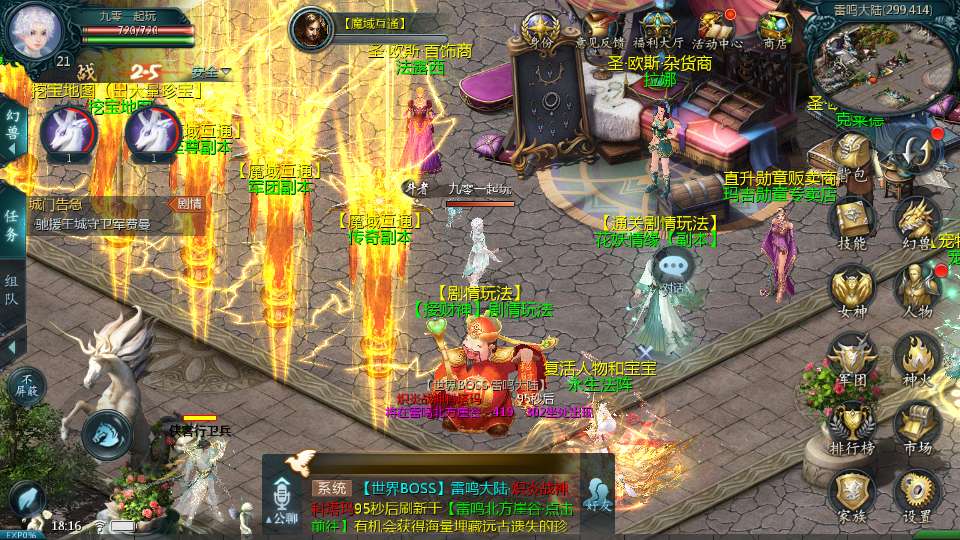Open the 人物 character sheet
Image resolution: width=960 pixels, height=540 pixels.
click(915, 290)
